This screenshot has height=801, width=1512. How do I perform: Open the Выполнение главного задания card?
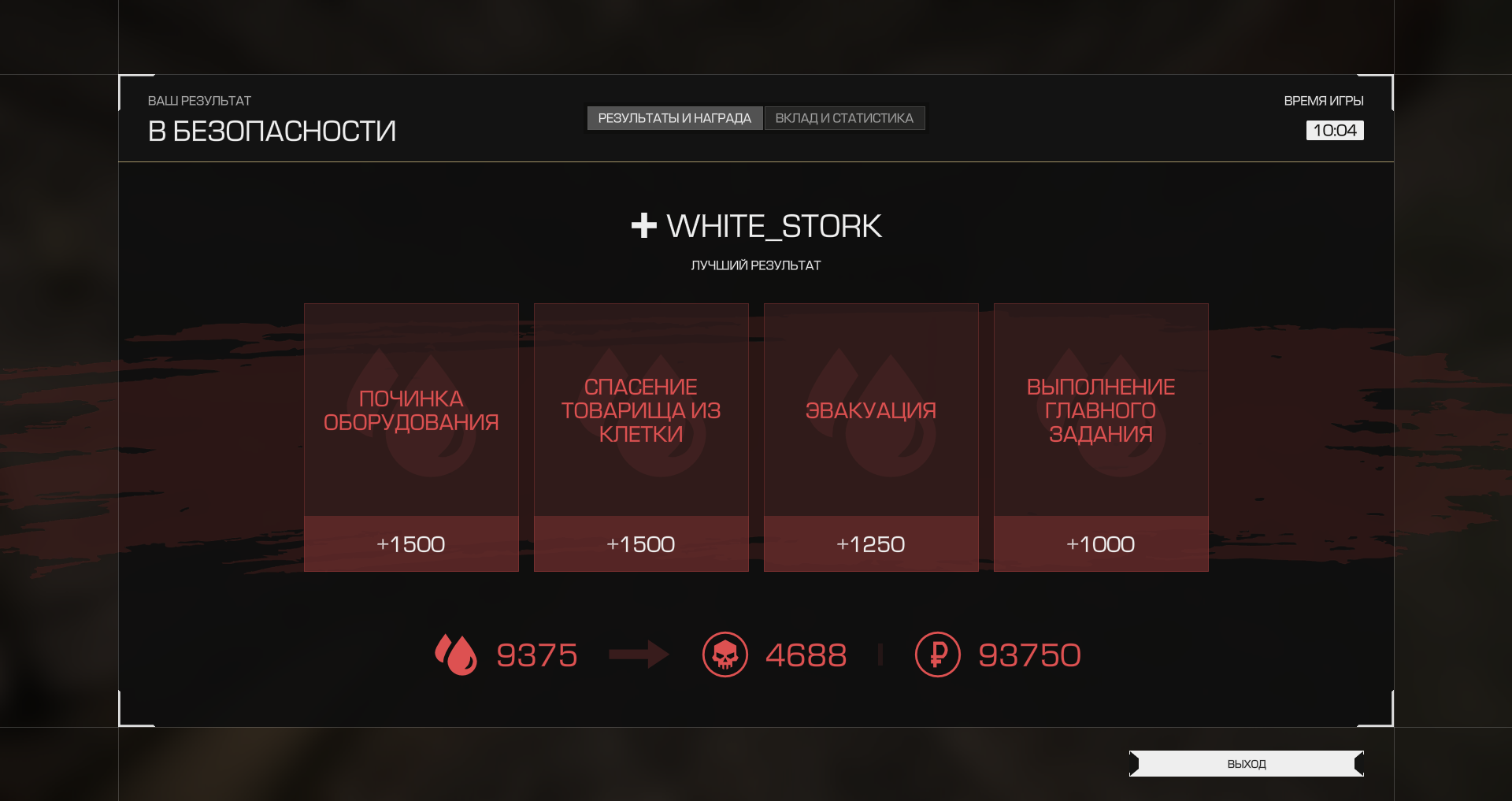(x=1101, y=437)
